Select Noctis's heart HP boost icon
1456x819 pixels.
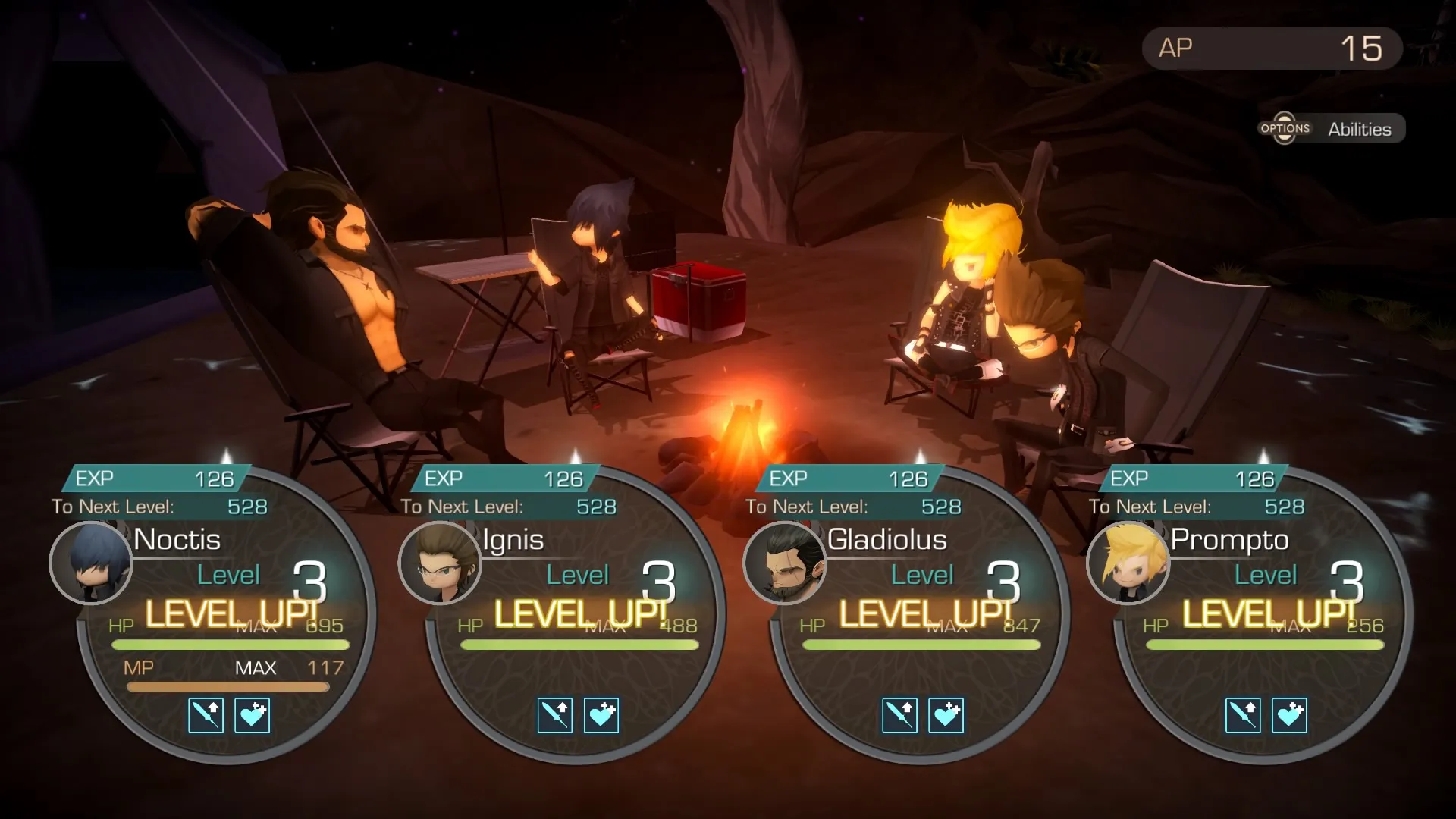point(253,715)
